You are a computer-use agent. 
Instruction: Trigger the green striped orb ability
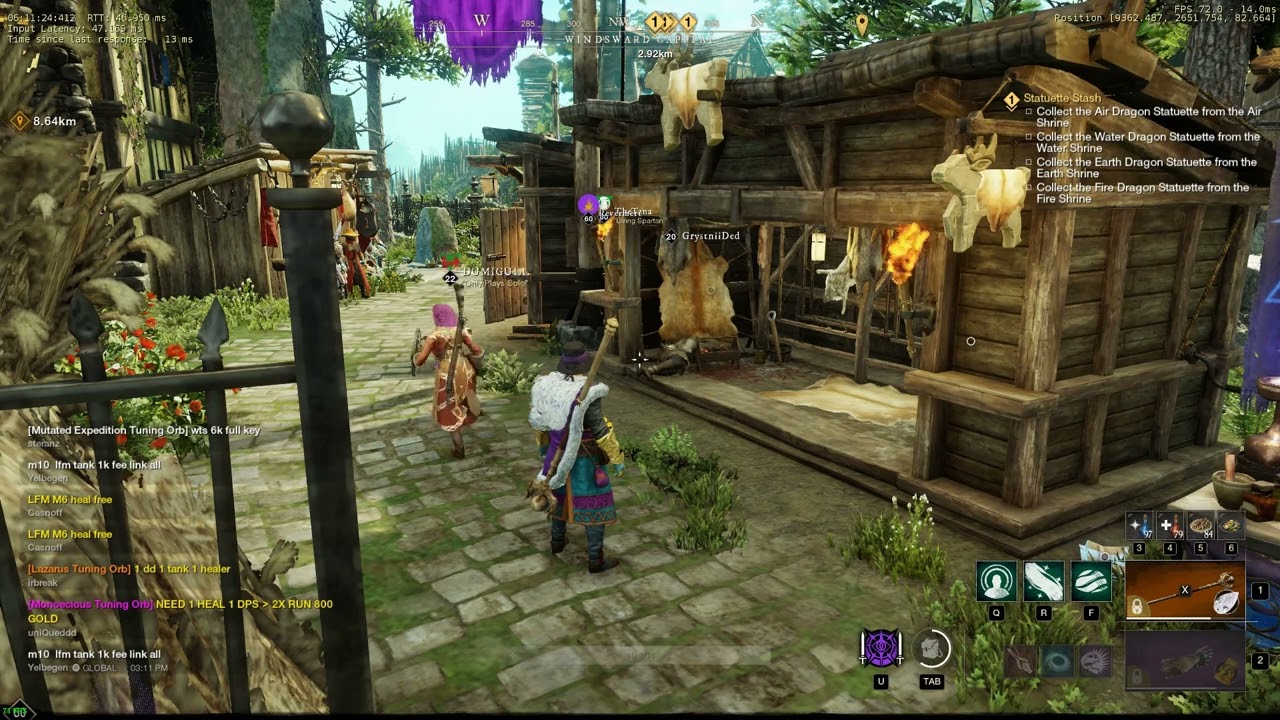click(x=1091, y=582)
